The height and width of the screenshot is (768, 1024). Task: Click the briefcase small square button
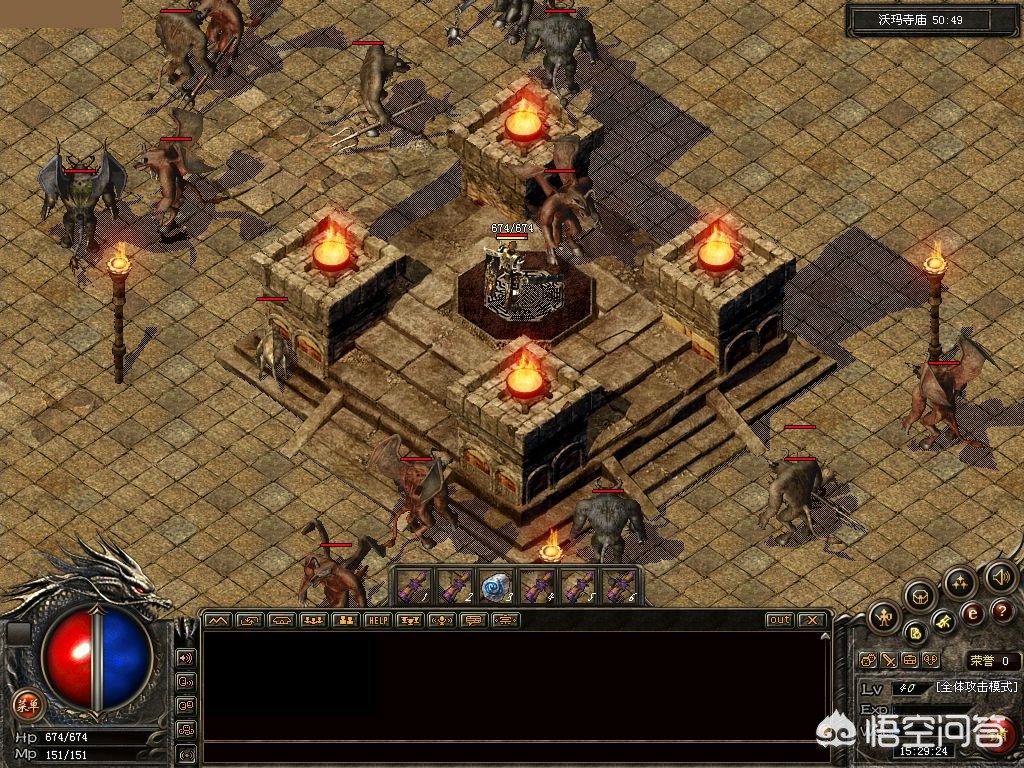tap(910, 660)
